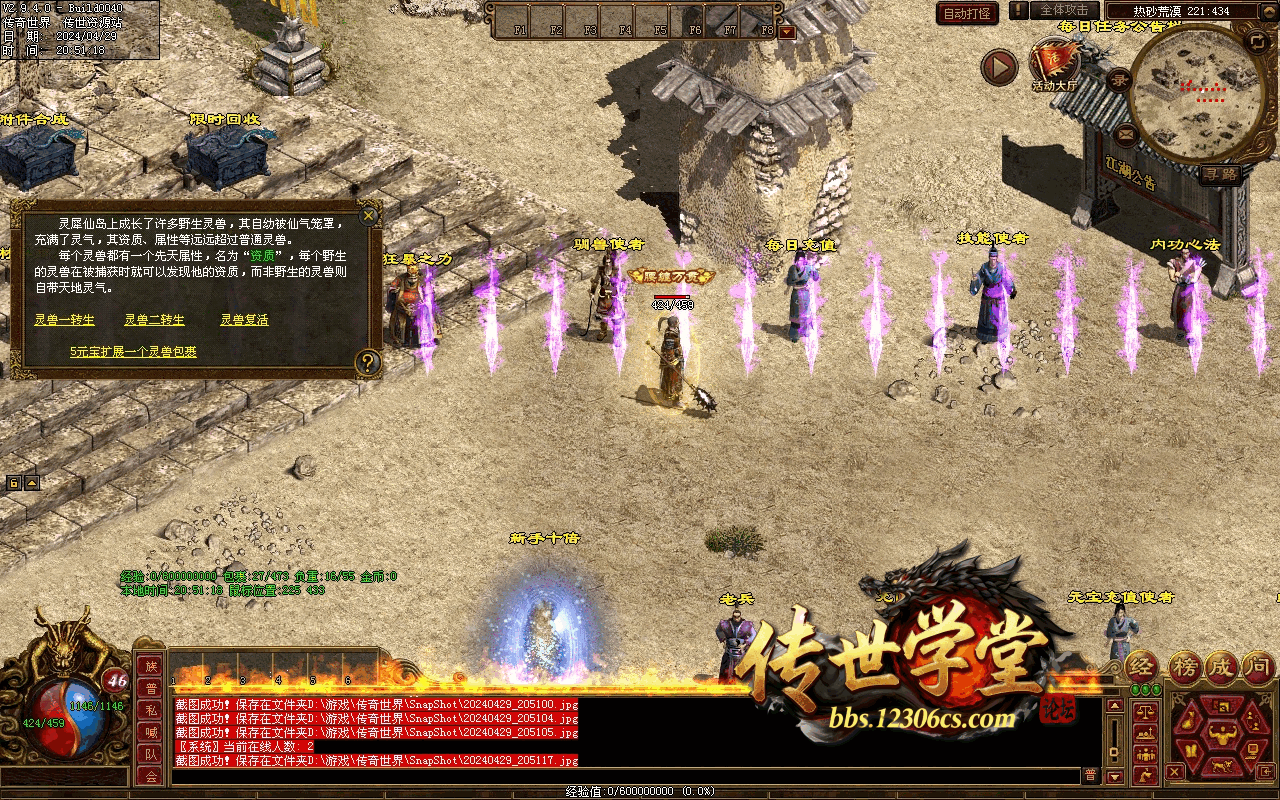Click the round play arrow button
Viewport: 1280px width, 800px height.
click(x=998, y=67)
